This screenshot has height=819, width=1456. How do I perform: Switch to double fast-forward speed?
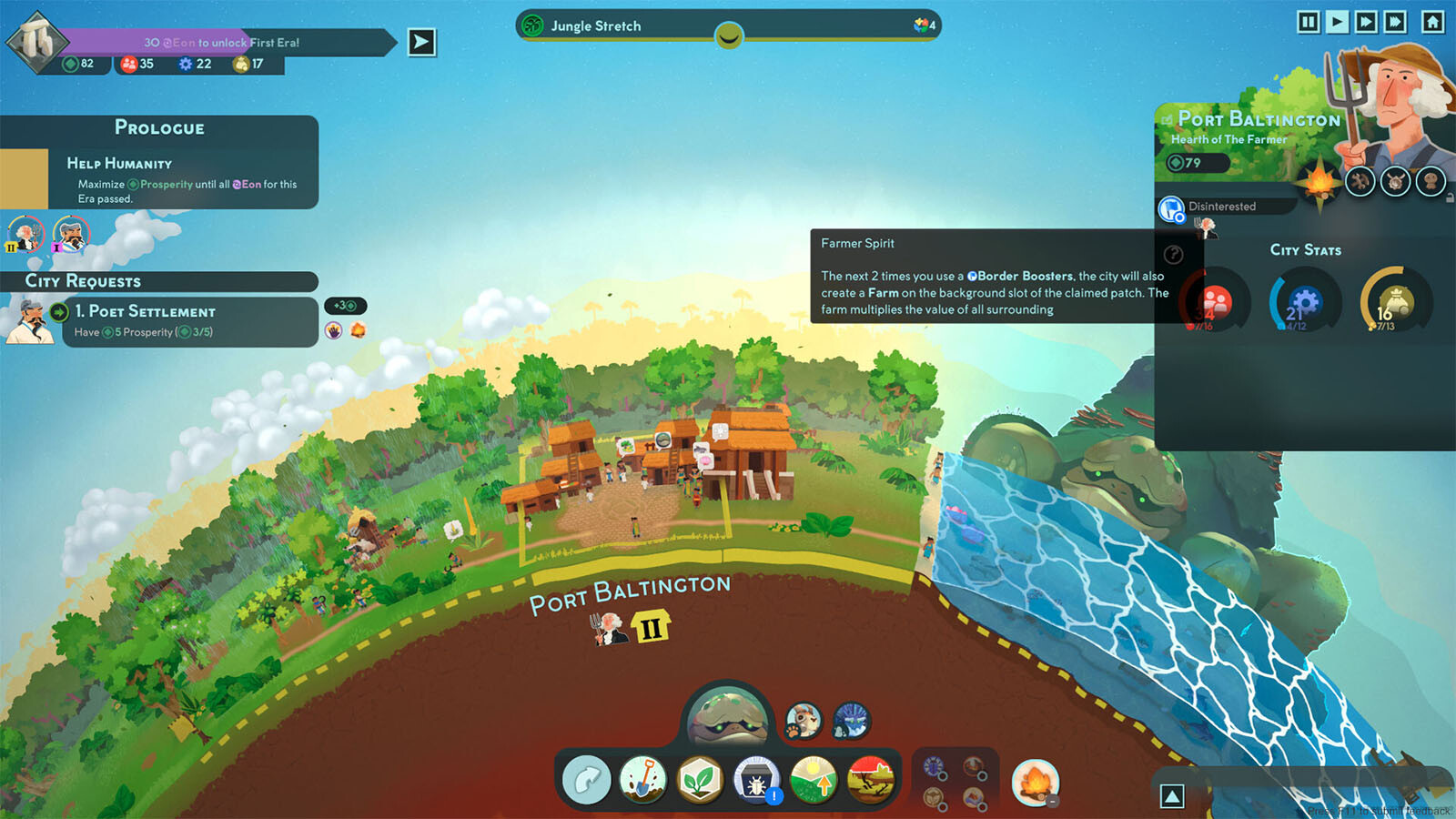1366,22
